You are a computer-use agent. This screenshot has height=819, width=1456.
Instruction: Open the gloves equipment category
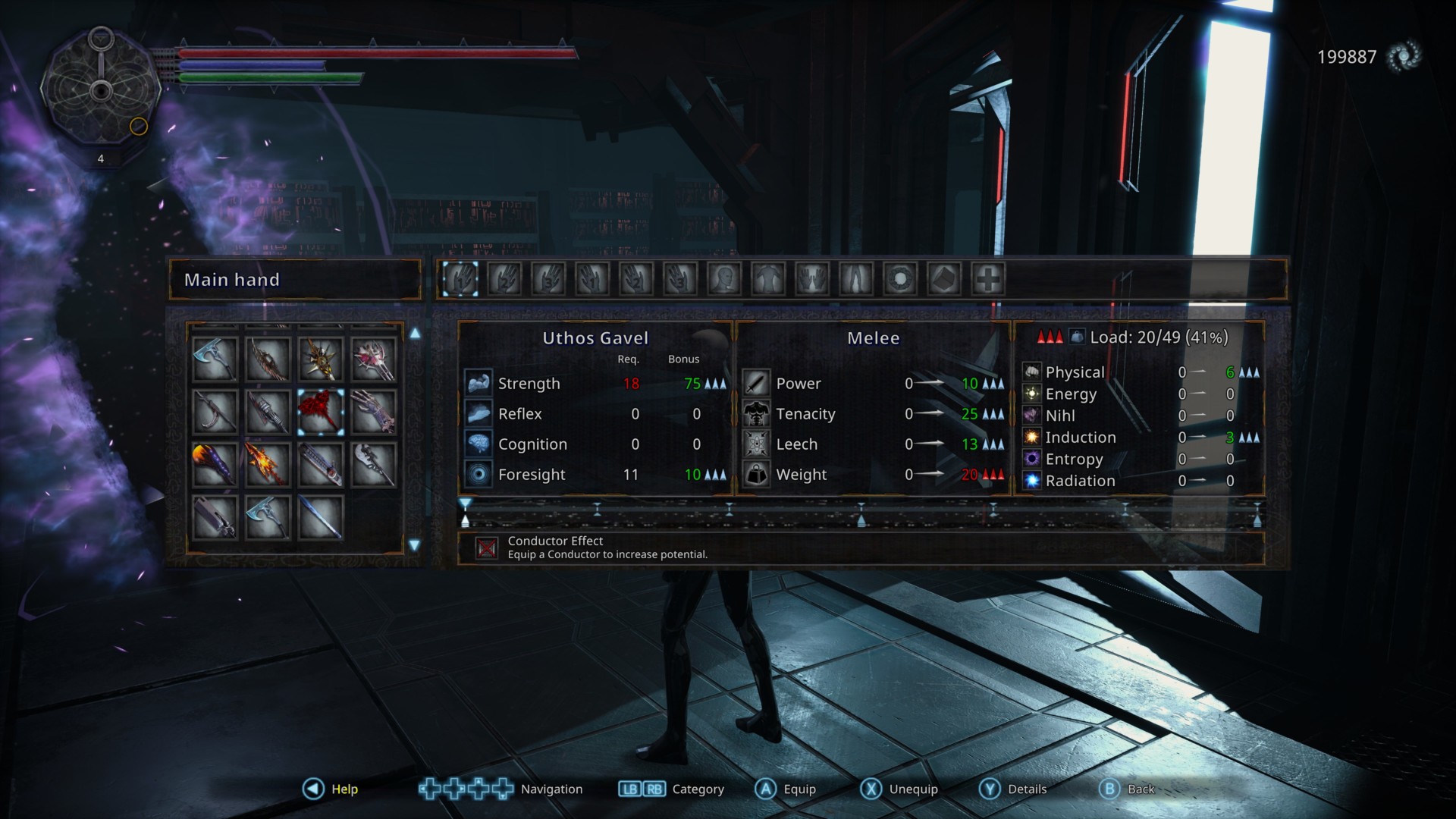[x=811, y=279]
